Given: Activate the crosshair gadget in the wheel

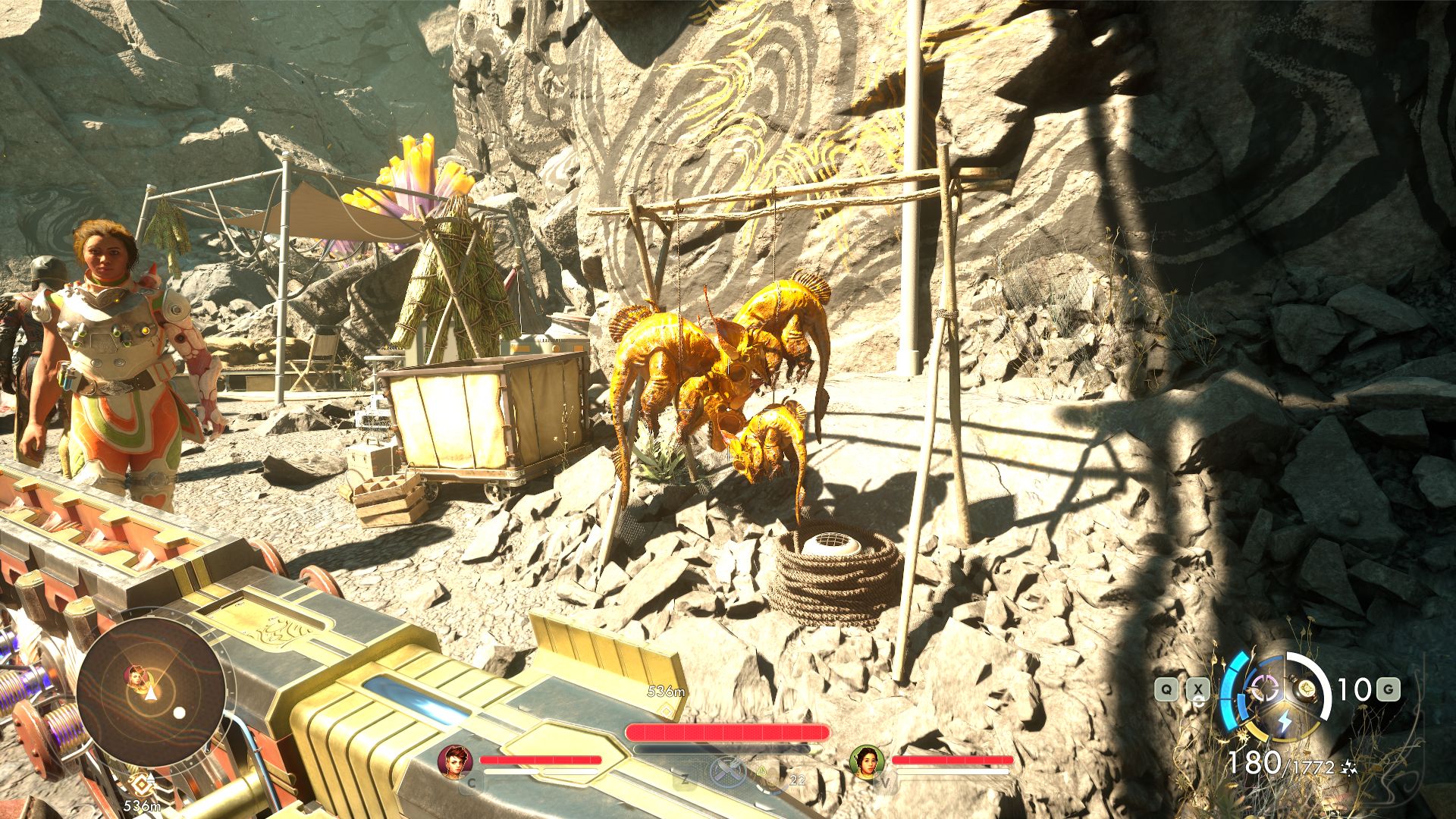Looking at the screenshot, I should (1263, 689).
